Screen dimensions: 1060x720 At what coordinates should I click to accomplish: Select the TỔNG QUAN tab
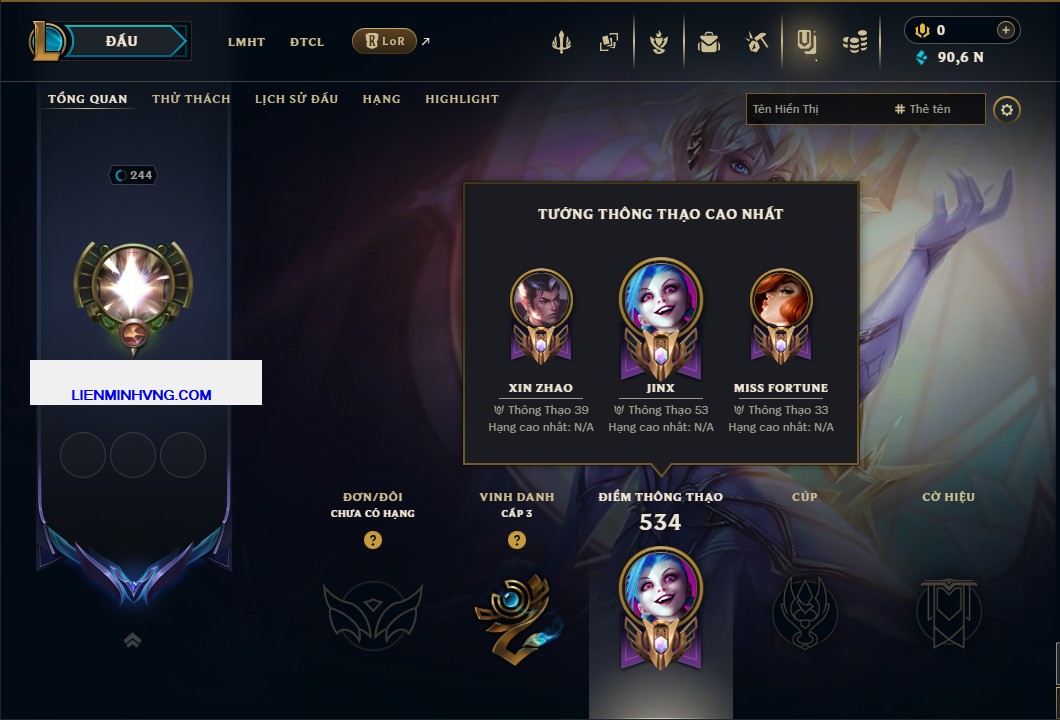click(88, 99)
